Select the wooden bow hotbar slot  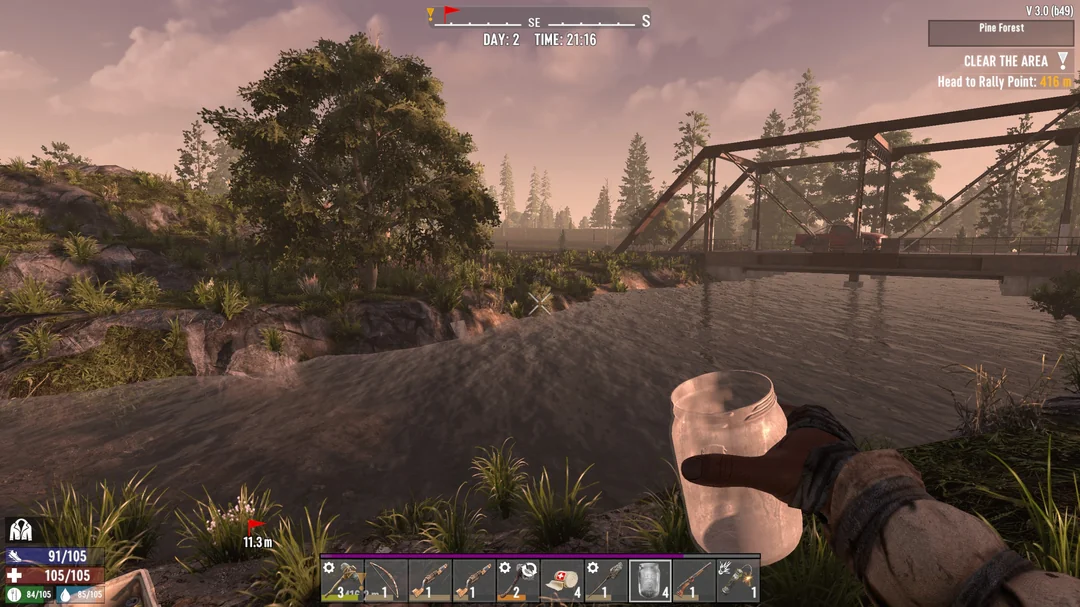click(x=386, y=580)
